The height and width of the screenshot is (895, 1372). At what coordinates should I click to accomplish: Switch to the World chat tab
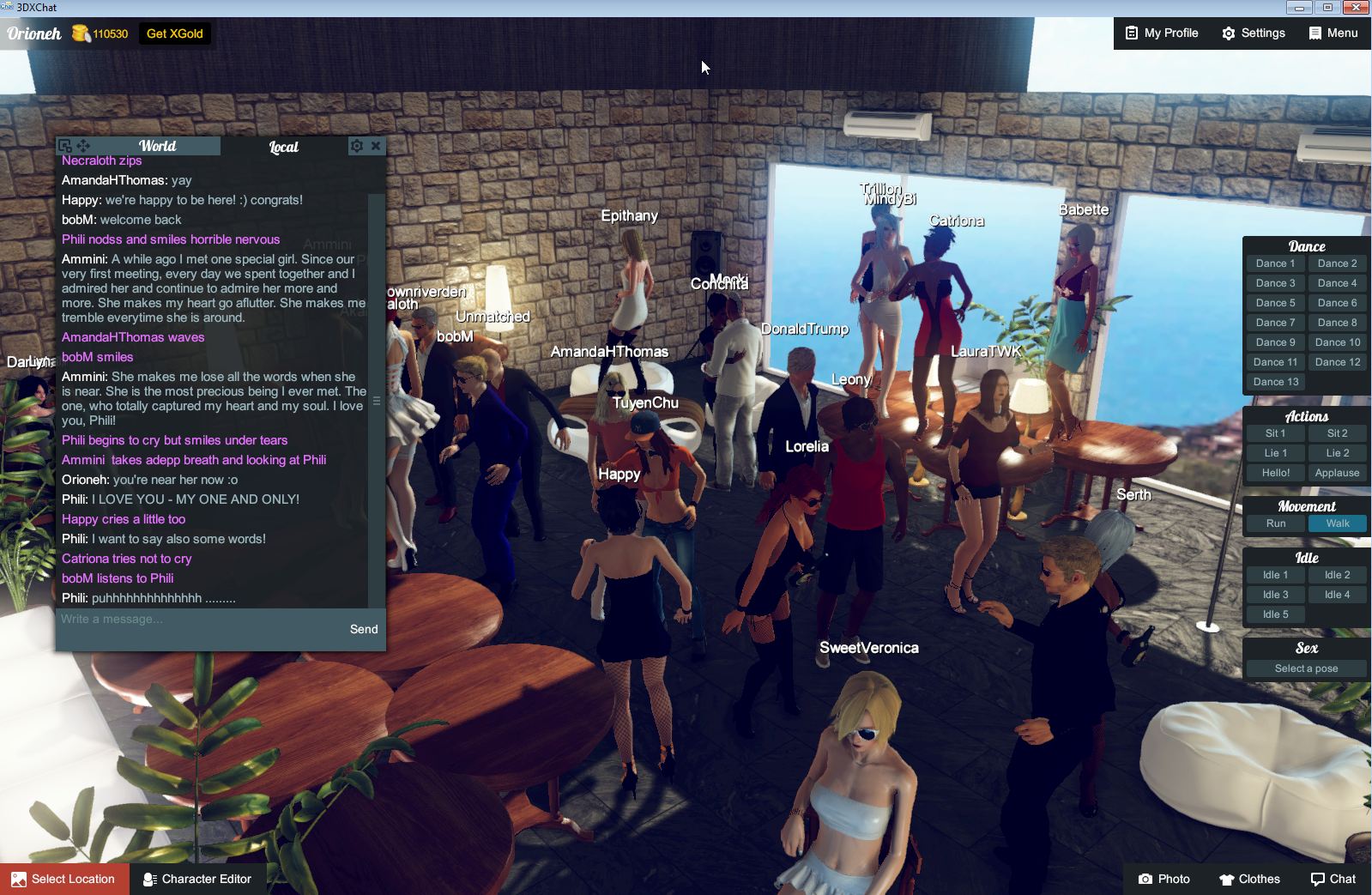(158, 146)
